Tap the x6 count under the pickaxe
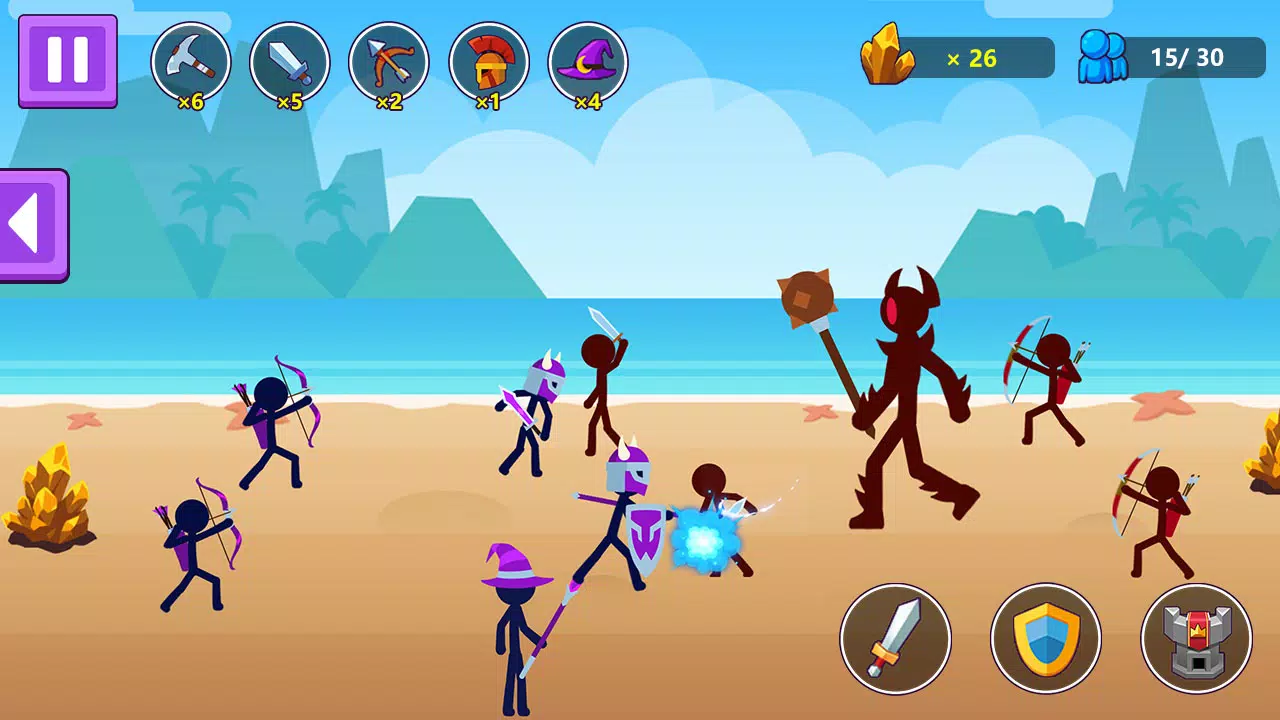 pyautogui.click(x=191, y=101)
